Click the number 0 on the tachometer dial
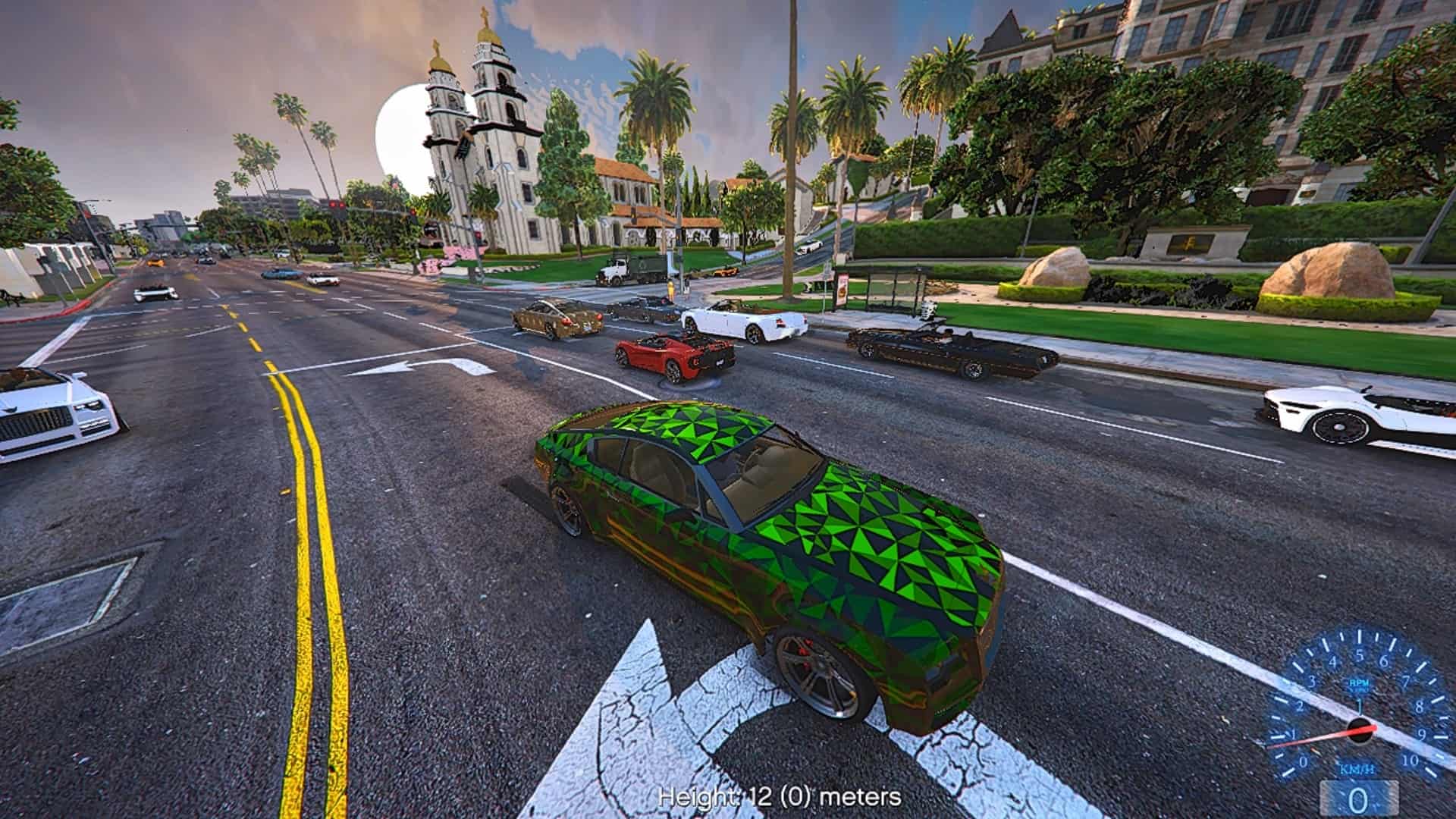 pos(1303,761)
